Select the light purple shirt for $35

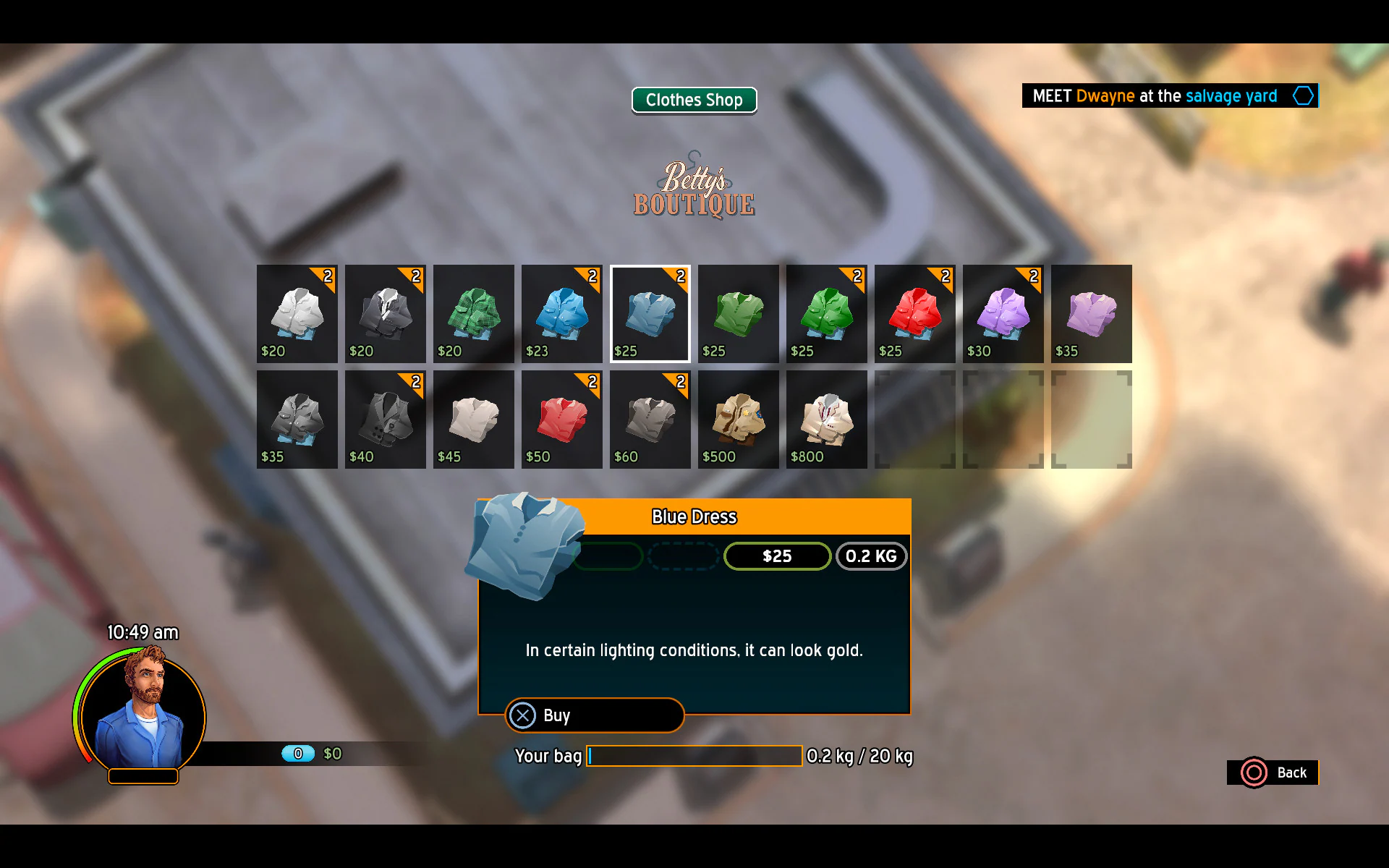[1091, 313]
